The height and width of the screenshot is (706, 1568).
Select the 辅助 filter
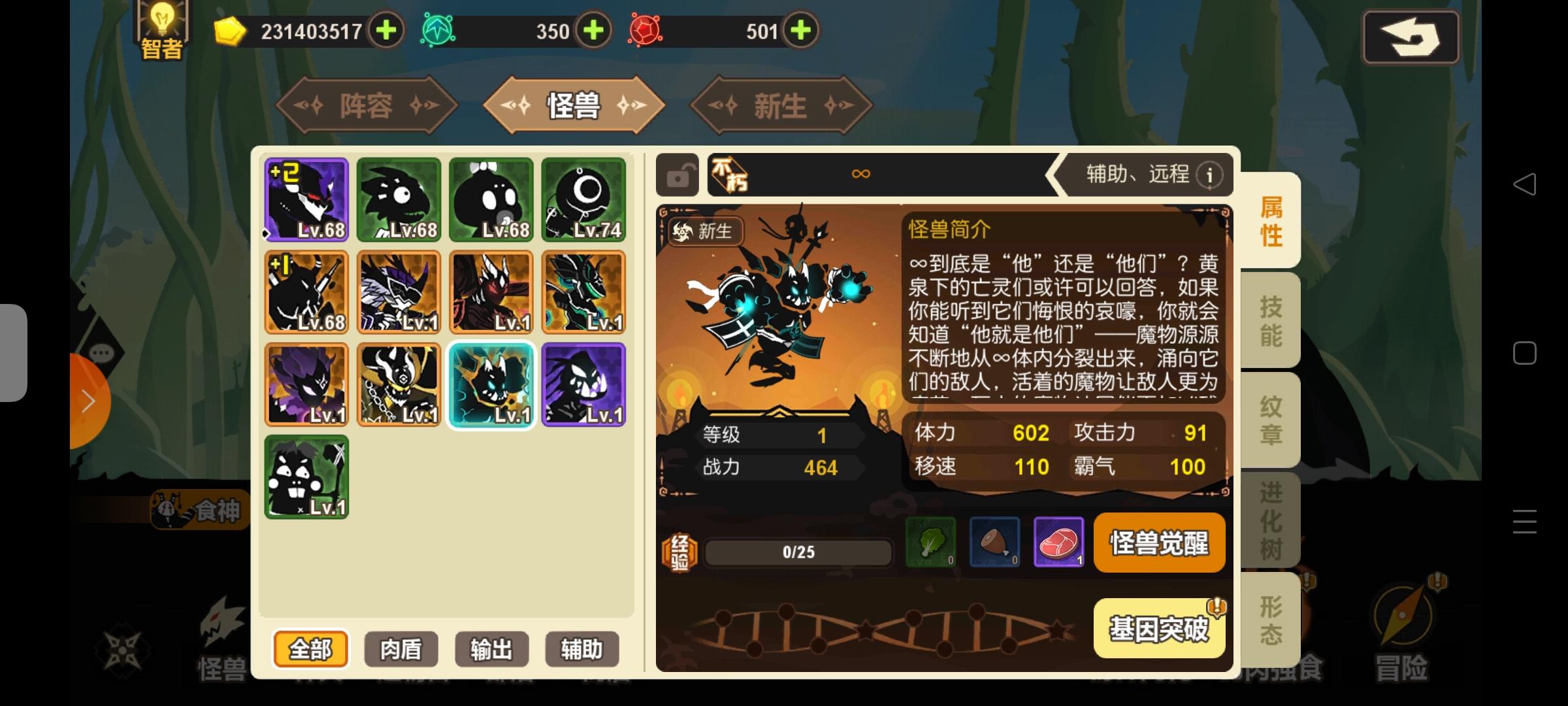click(581, 649)
